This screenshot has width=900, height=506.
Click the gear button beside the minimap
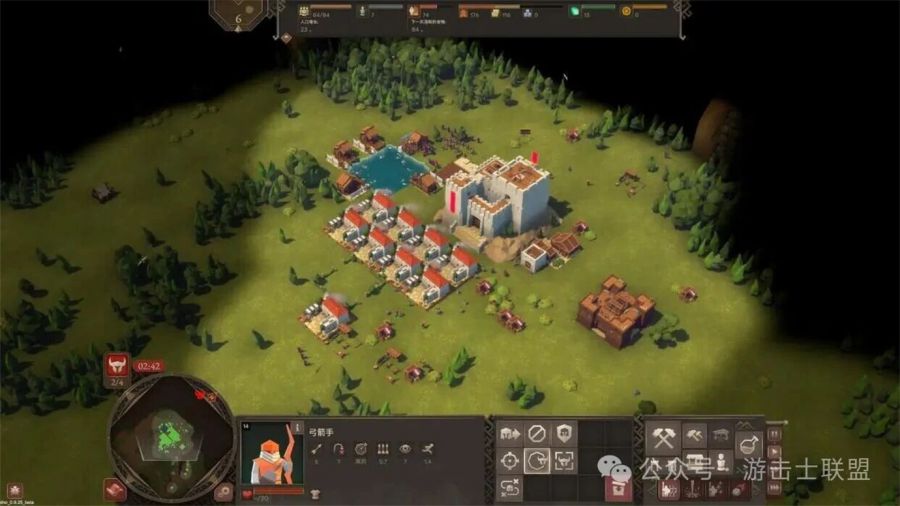pos(225,490)
